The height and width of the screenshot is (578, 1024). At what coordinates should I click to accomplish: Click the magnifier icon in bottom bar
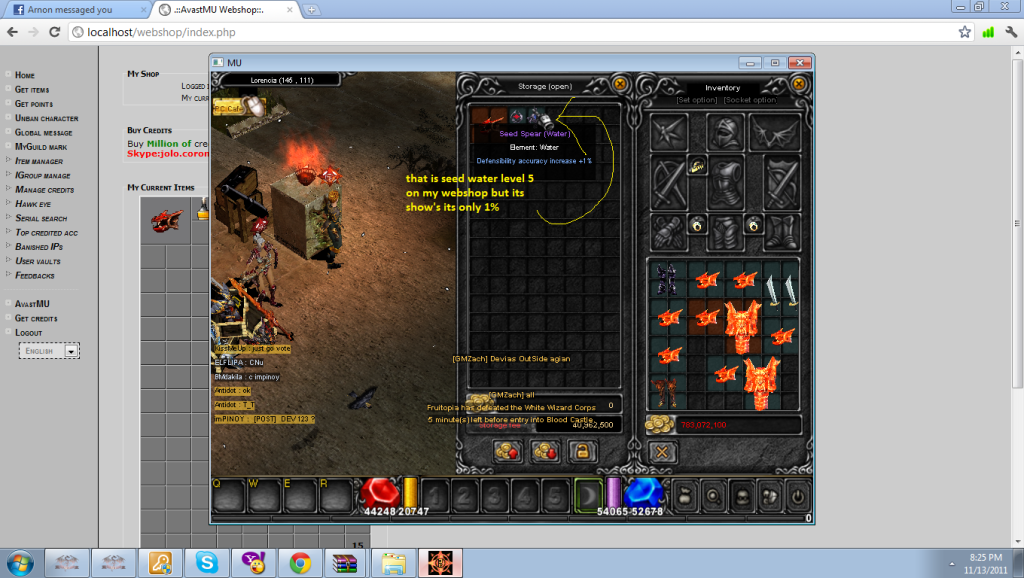click(x=712, y=494)
